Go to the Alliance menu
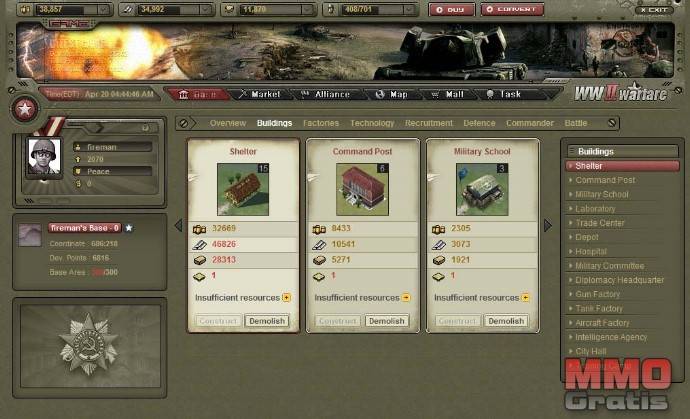Viewport: 690px width, 419px height. click(x=326, y=94)
